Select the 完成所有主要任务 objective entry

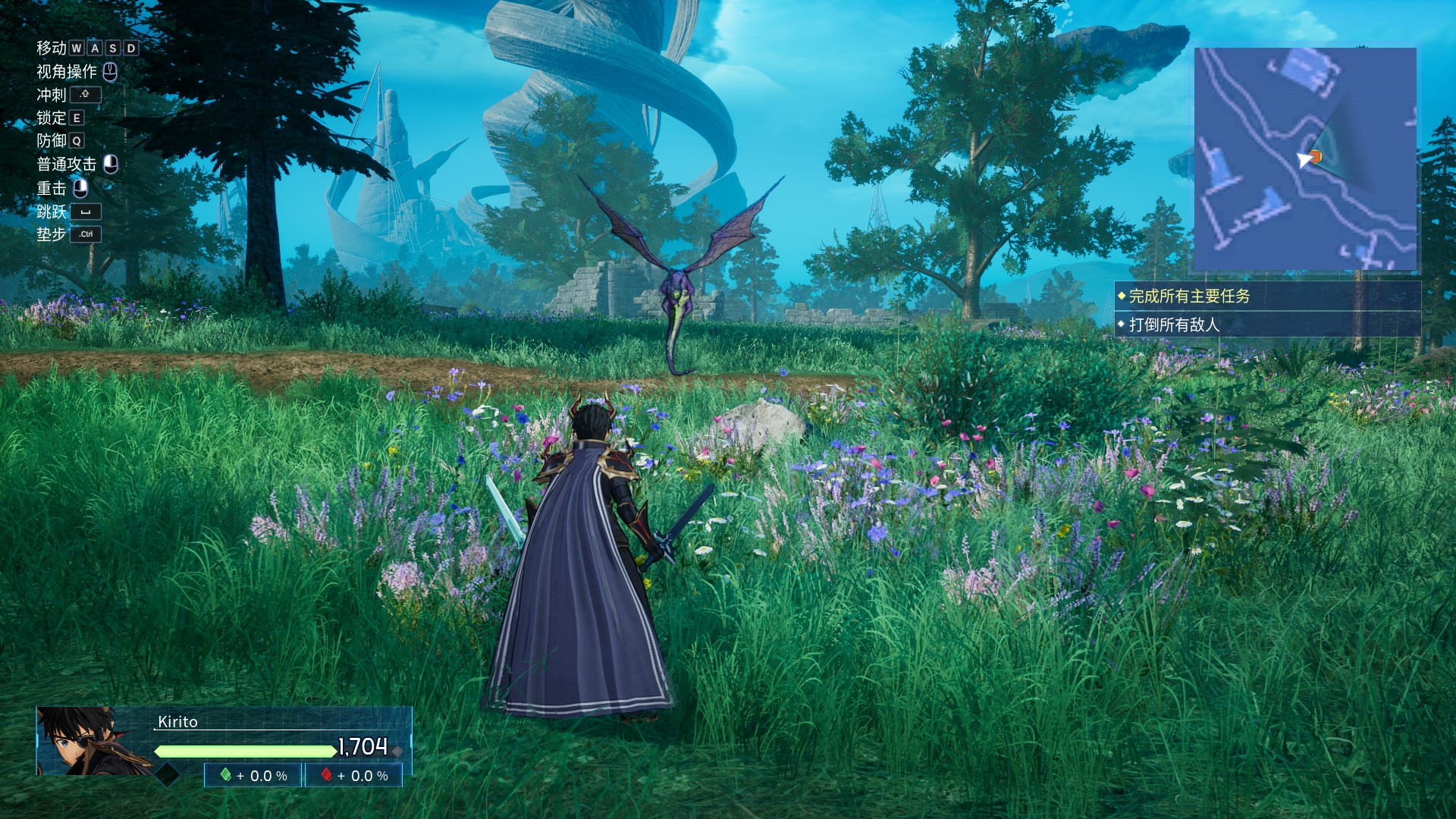1189,297
